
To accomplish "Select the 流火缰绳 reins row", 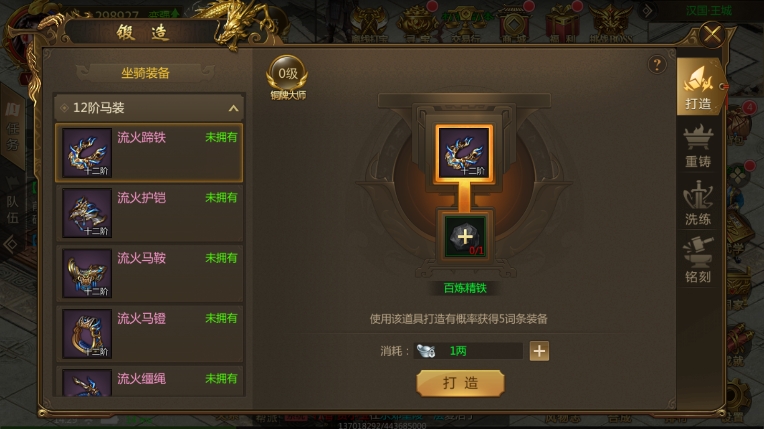I will point(149,383).
